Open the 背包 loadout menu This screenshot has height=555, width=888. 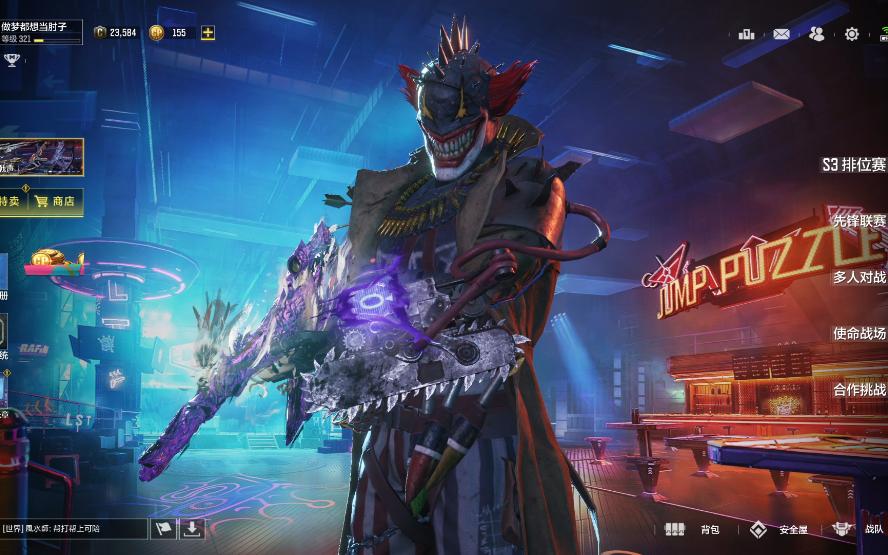point(693,529)
